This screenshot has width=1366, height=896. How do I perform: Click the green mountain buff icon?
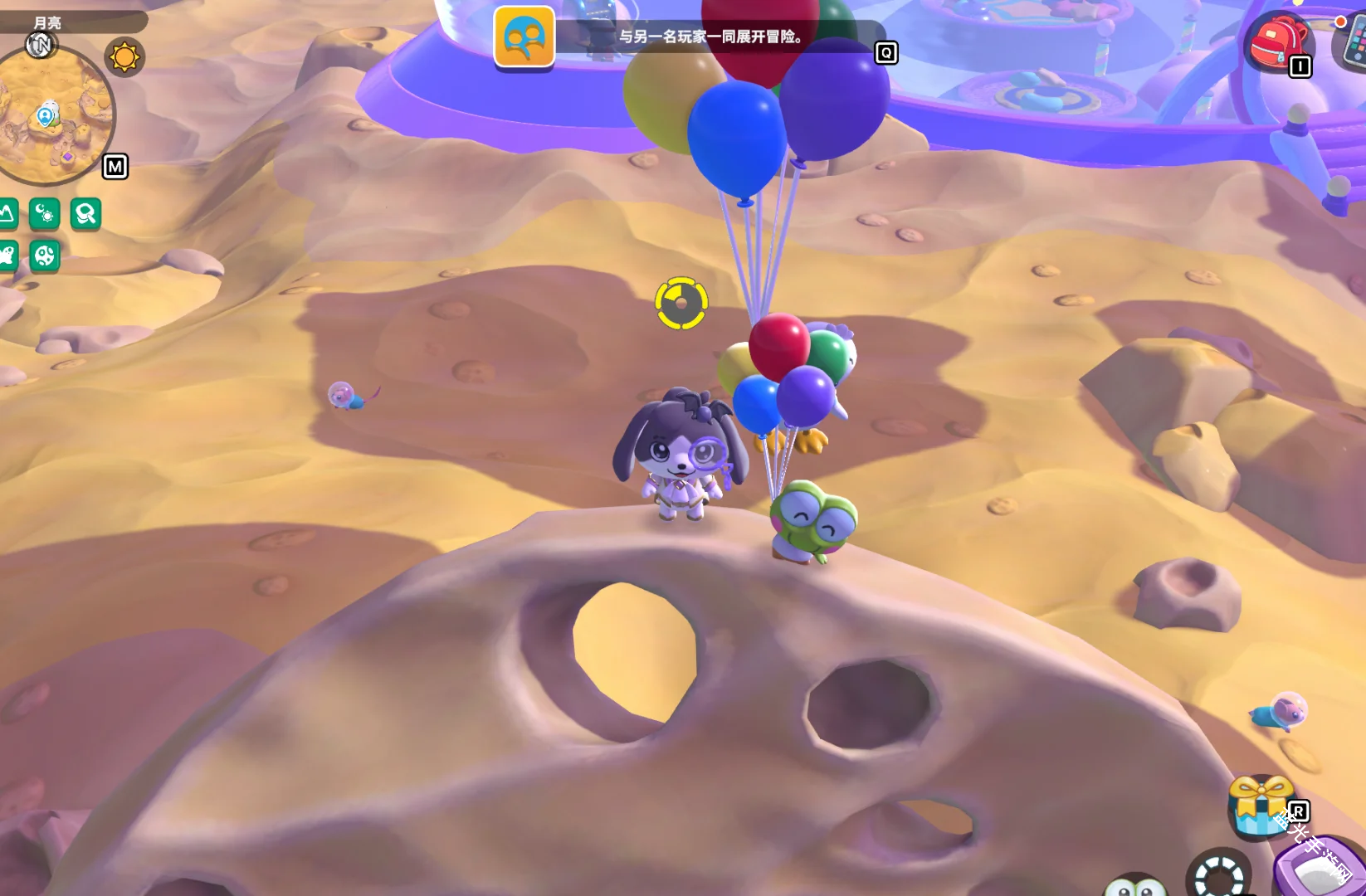point(7,214)
